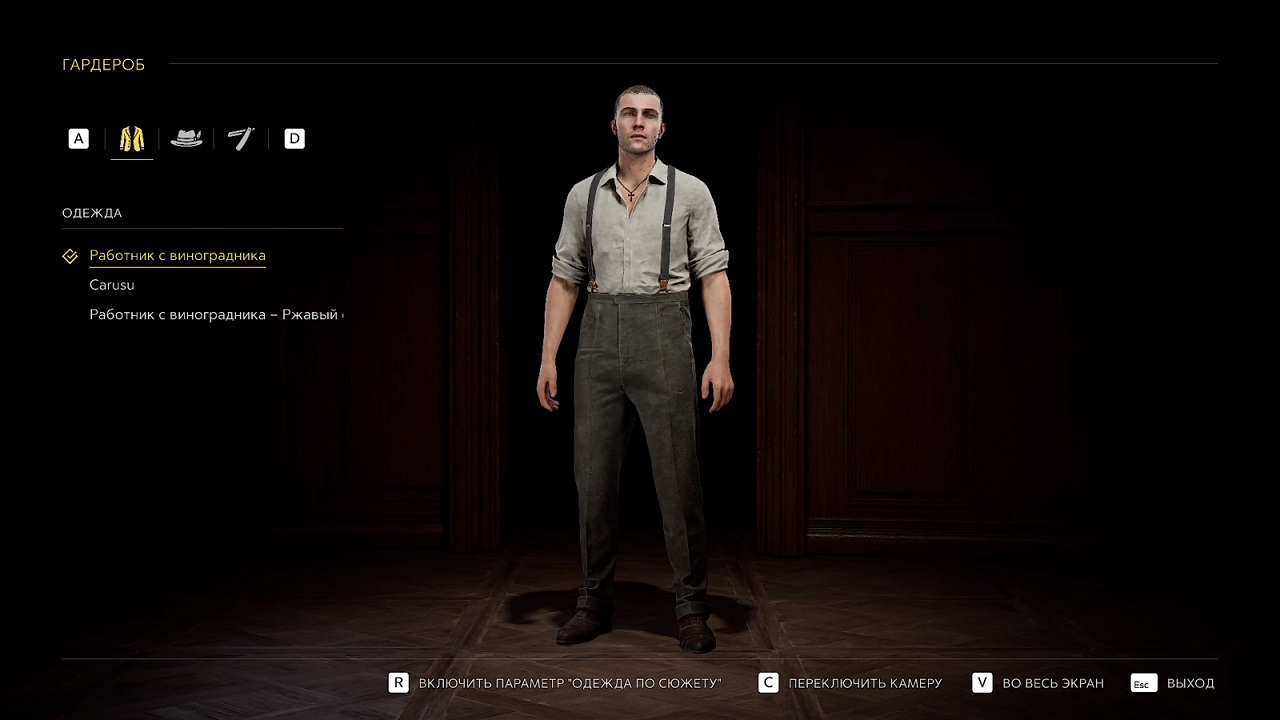Viewport: 1280px width, 720px height.
Task: Pick the Работник с виноградника – Ржавый outfit
Action: pyautogui.click(x=215, y=315)
